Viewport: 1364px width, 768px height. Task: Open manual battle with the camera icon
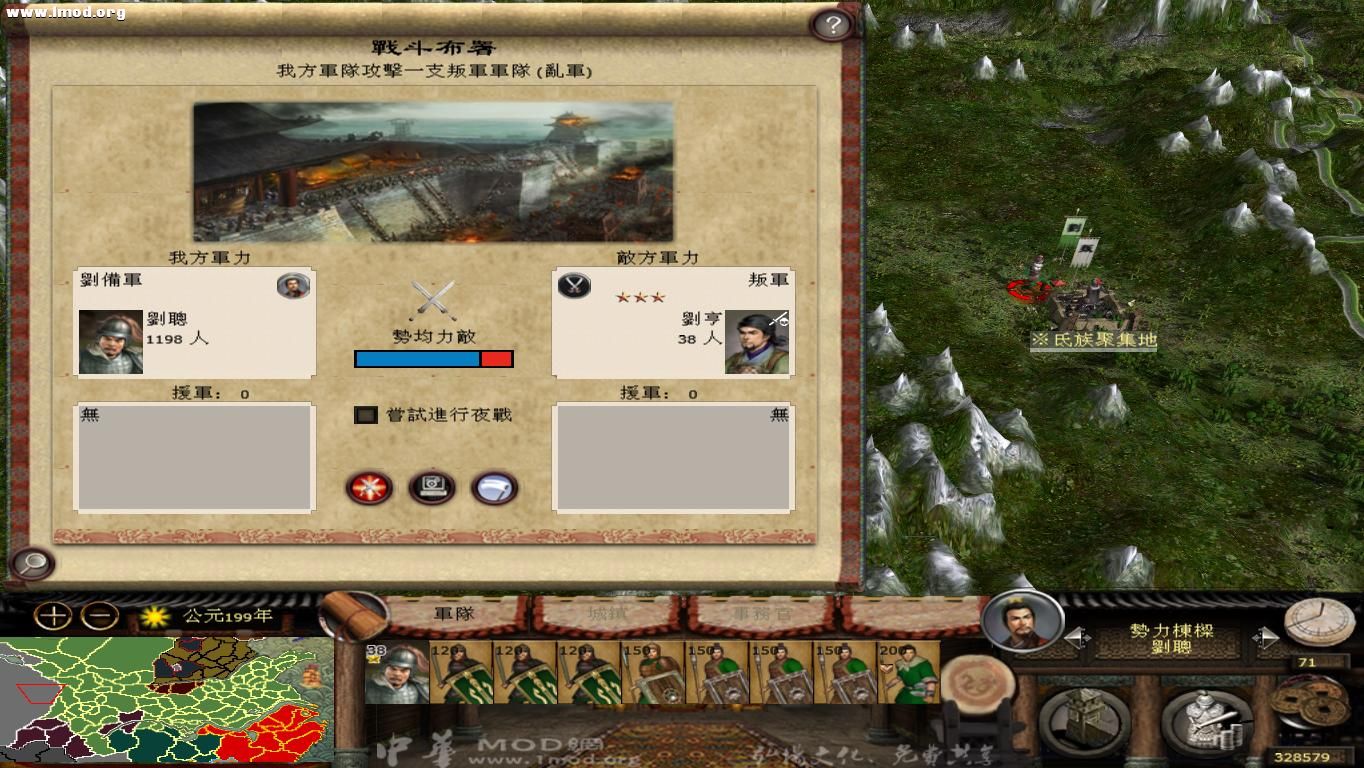tap(433, 488)
